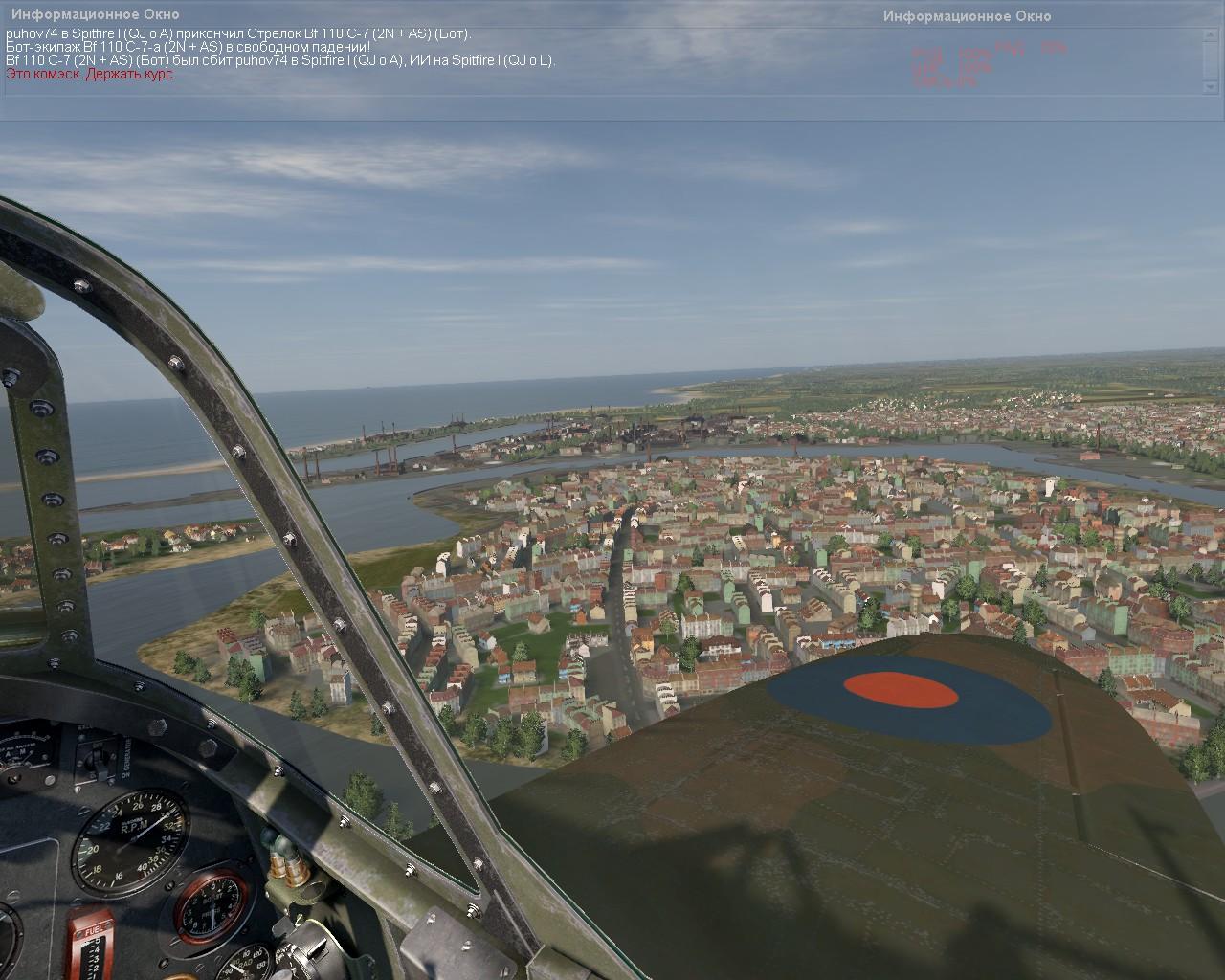
Task: Click the left Информационное Окно title bar
Action: click(95, 14)
